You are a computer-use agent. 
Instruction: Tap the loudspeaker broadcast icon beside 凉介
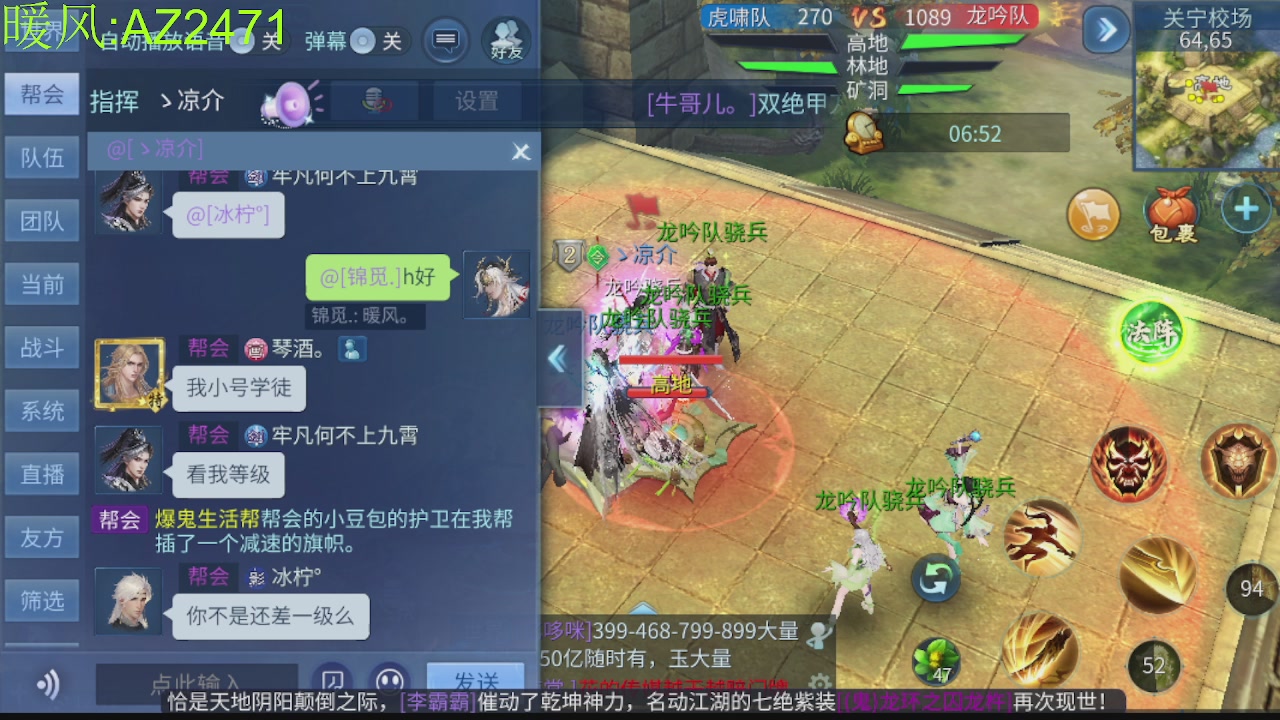(x=288, y=103)
